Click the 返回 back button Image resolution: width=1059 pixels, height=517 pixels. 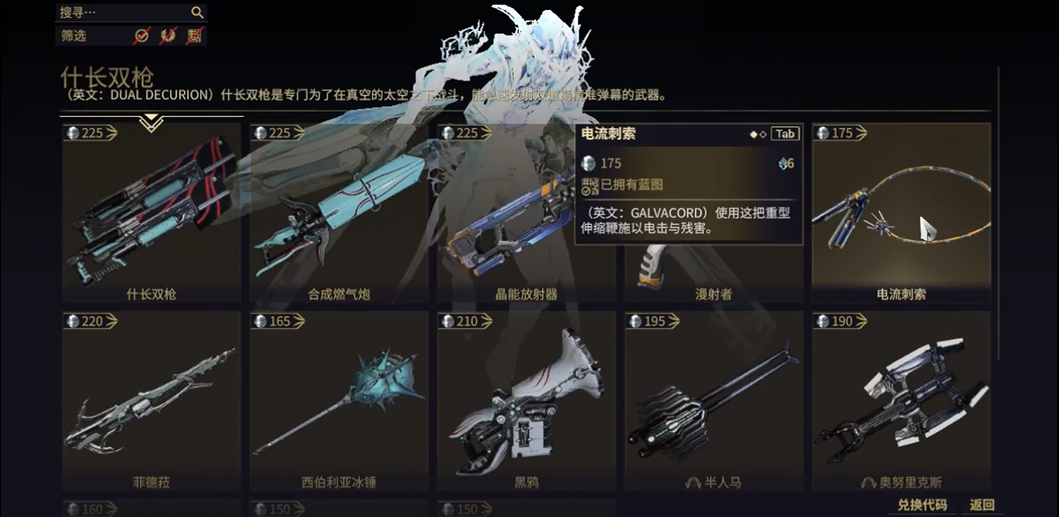[x=983, y=505]
